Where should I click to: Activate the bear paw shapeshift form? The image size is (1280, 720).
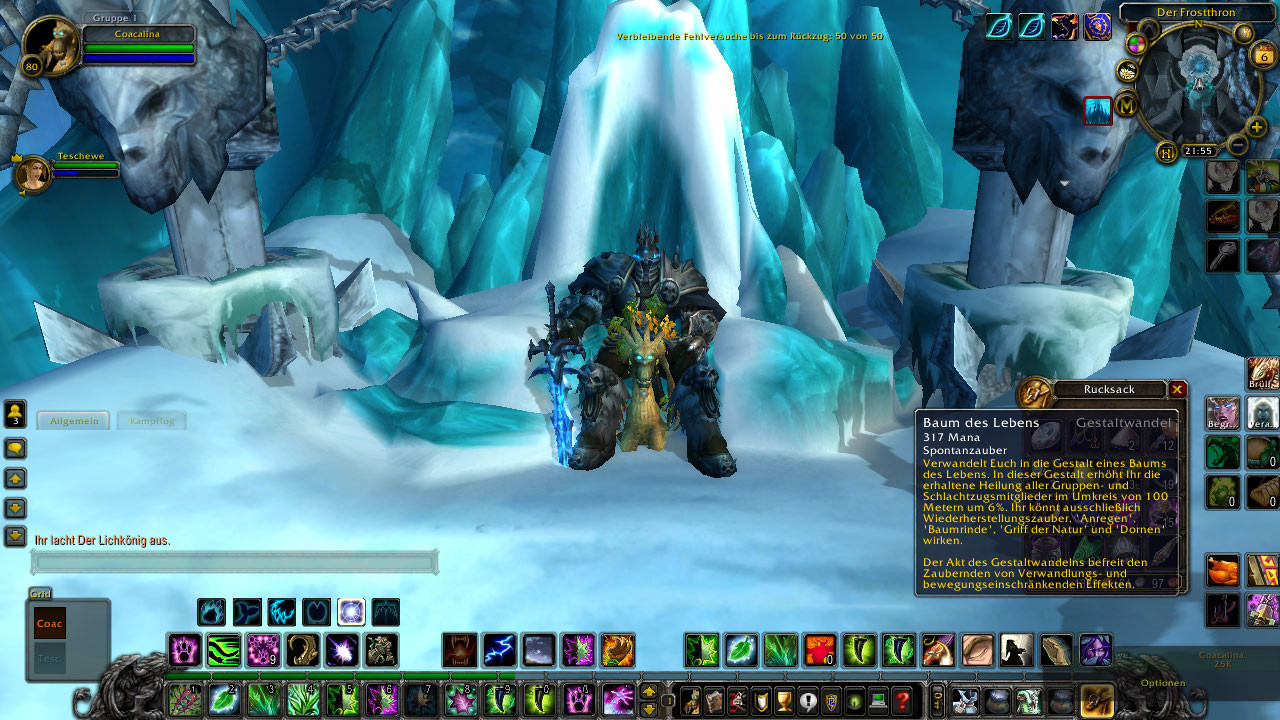(211, 611)
